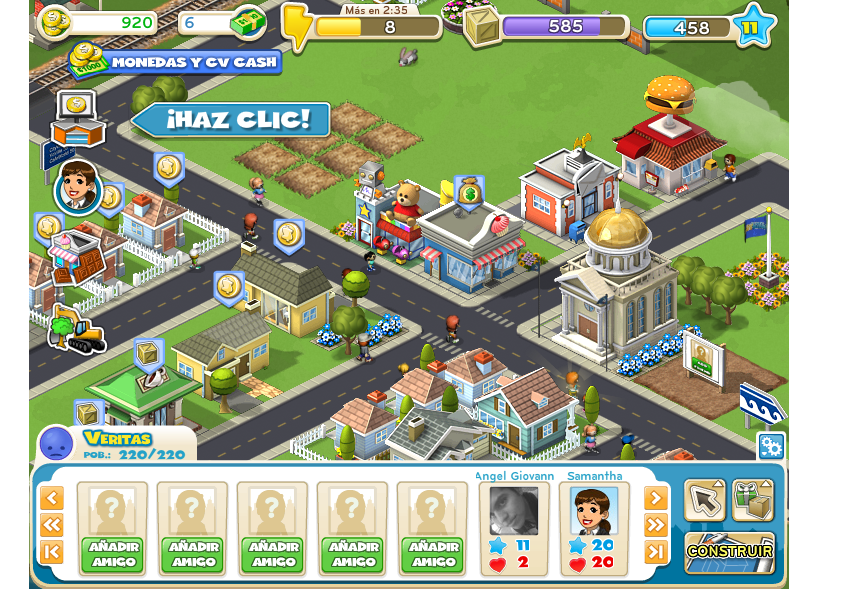Open the Monedas y CV Cash shop

(180, 62)
